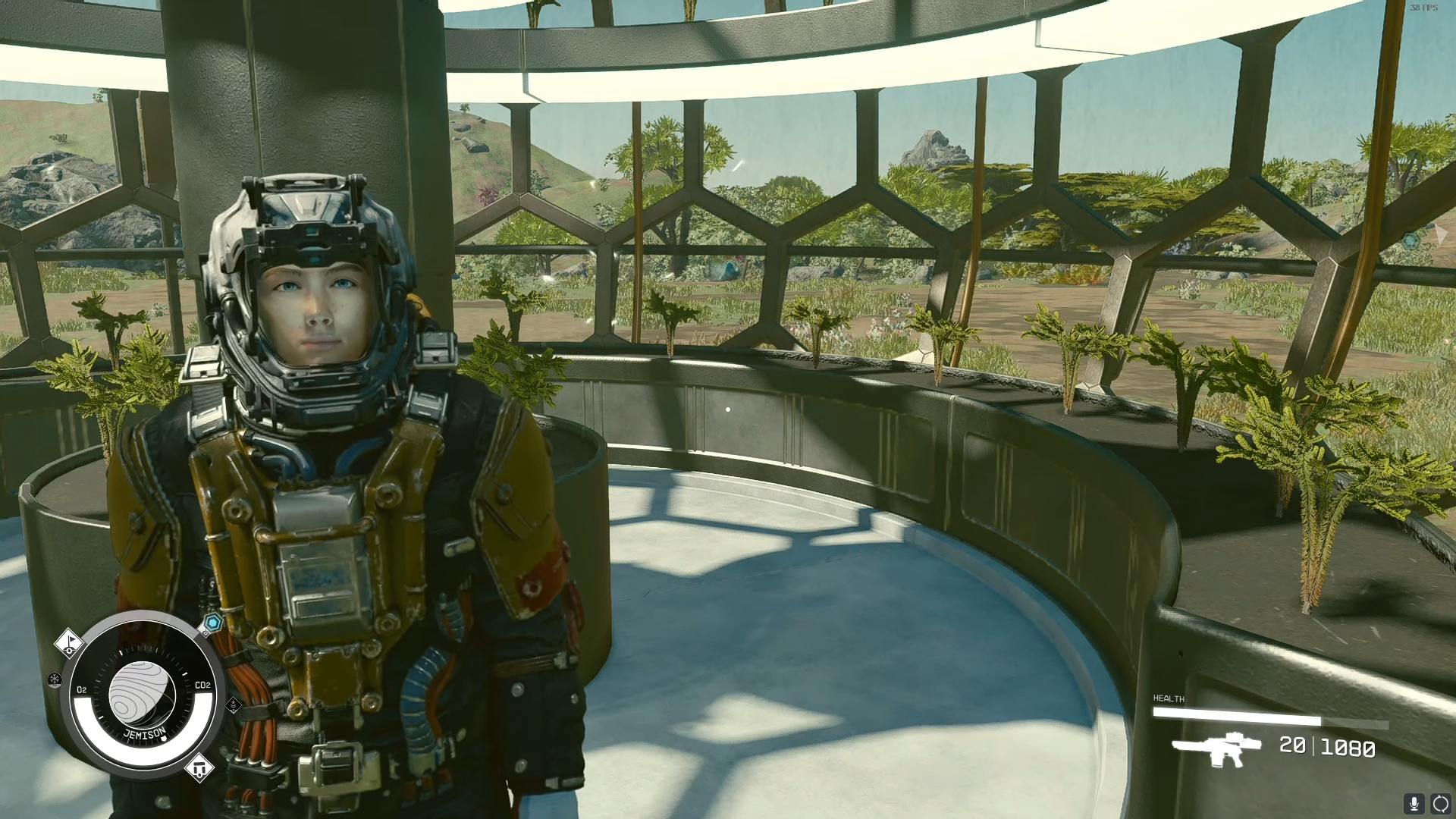The height and width of the screenshot is (819, 1456).
Task: Click the crosshair dot at screen center
Action: [x=728, y=409]
